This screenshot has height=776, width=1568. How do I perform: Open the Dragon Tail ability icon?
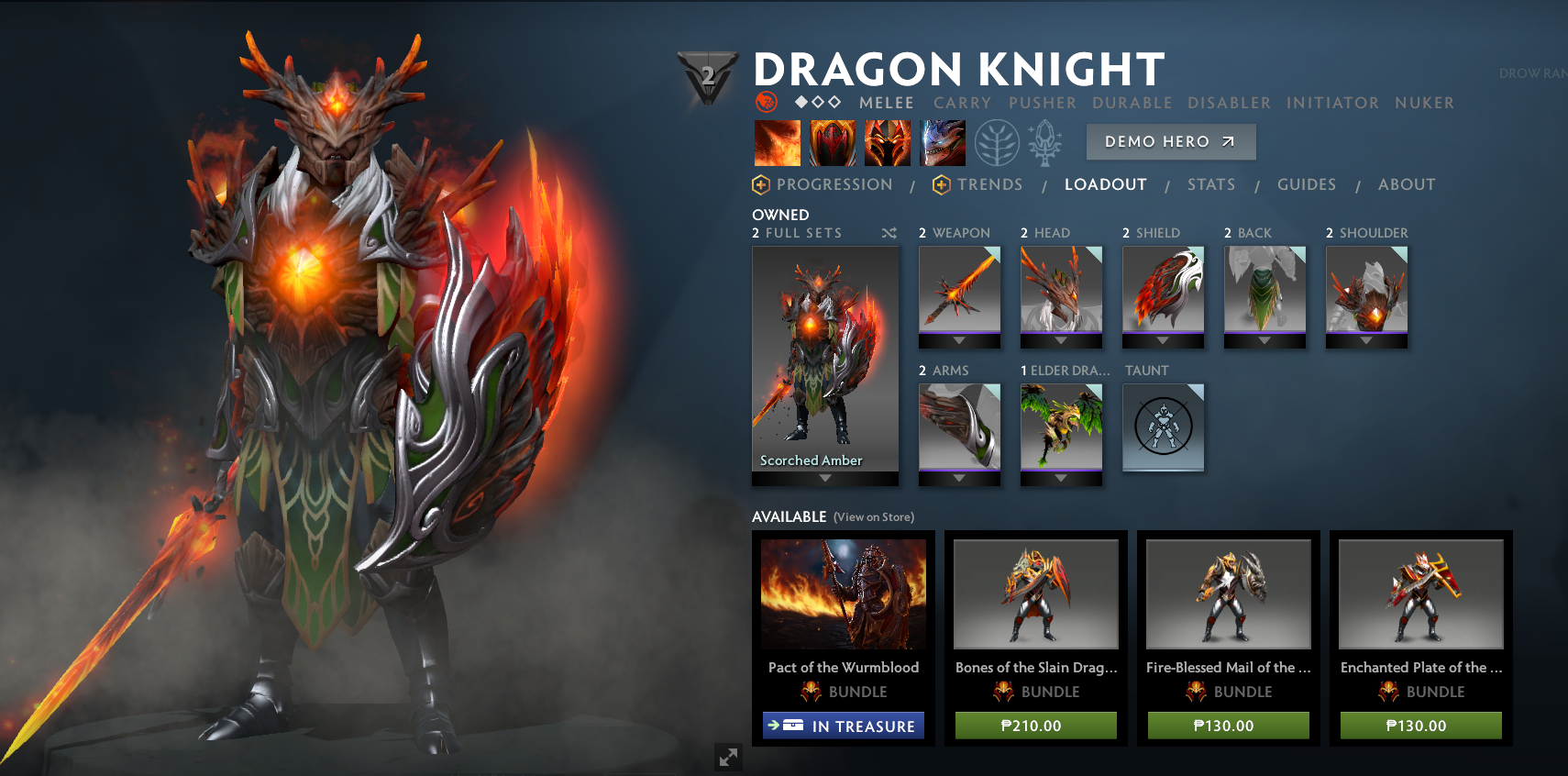click(833, 143)
